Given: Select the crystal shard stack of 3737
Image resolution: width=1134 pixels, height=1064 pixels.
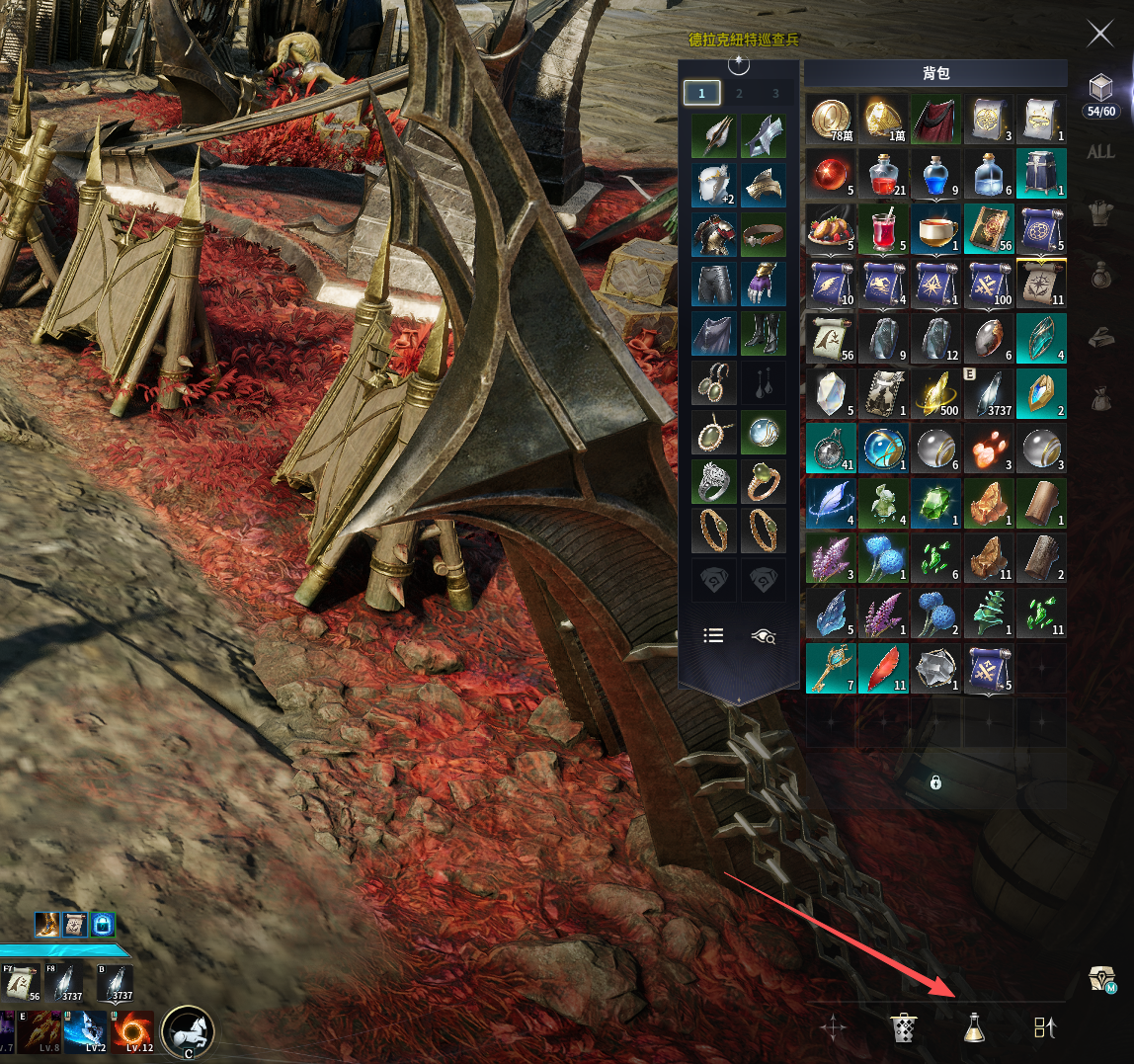Looking at the screenshot, I should tap(989, 393).
